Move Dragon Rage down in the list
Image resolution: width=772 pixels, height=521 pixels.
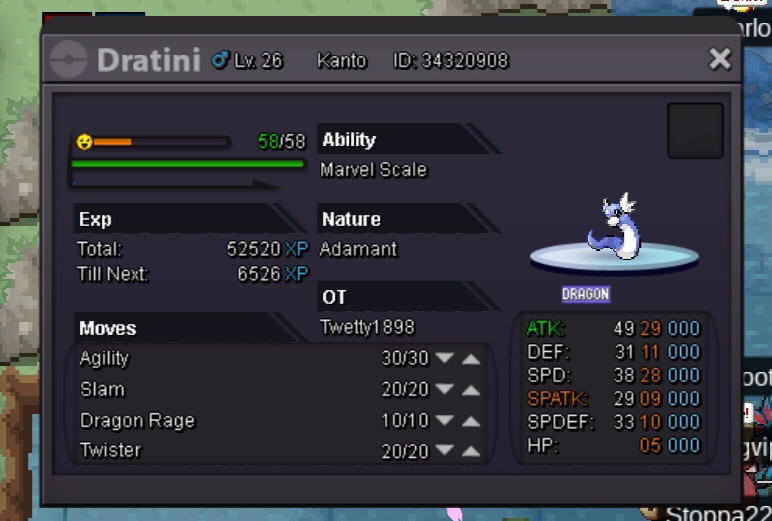tap(445, 421)
